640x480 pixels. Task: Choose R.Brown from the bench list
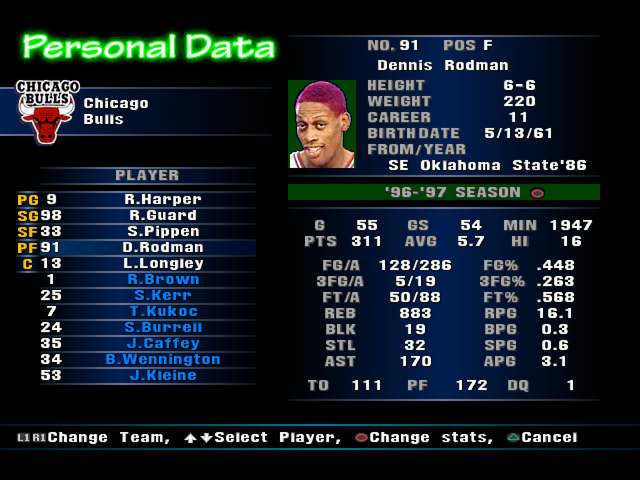(x=162, y=279)
